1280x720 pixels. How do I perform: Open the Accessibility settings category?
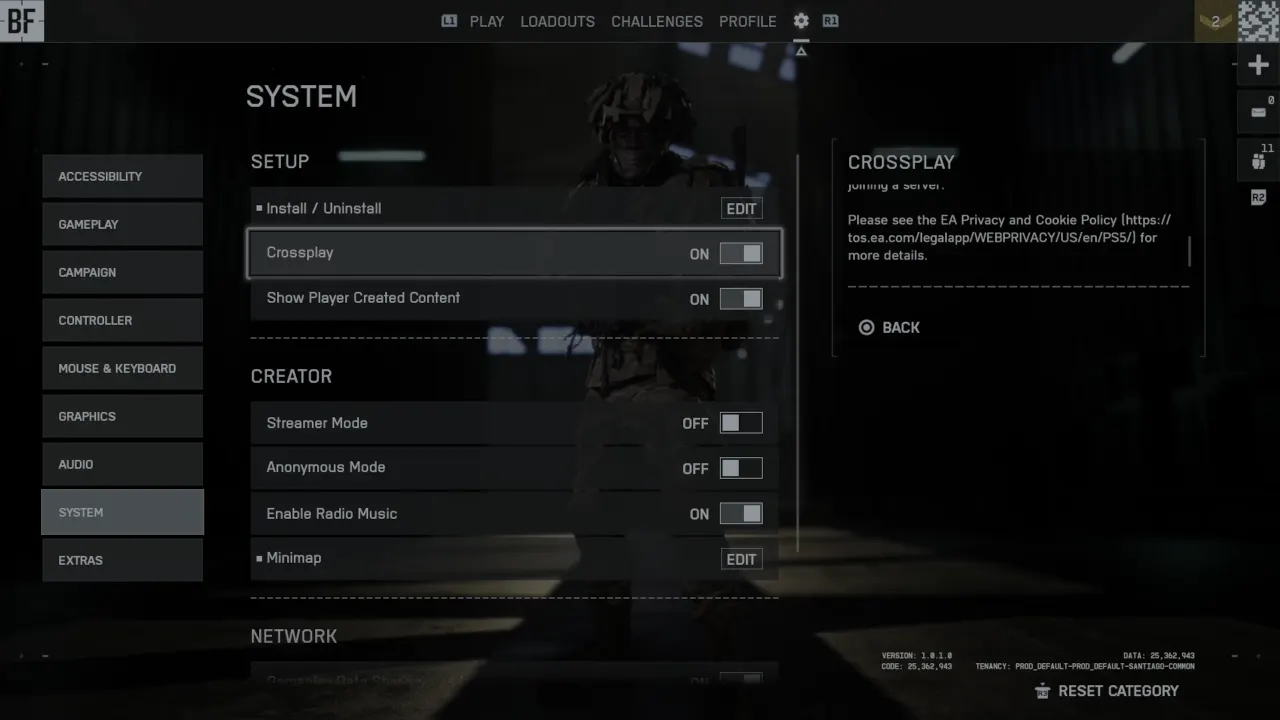122,176
